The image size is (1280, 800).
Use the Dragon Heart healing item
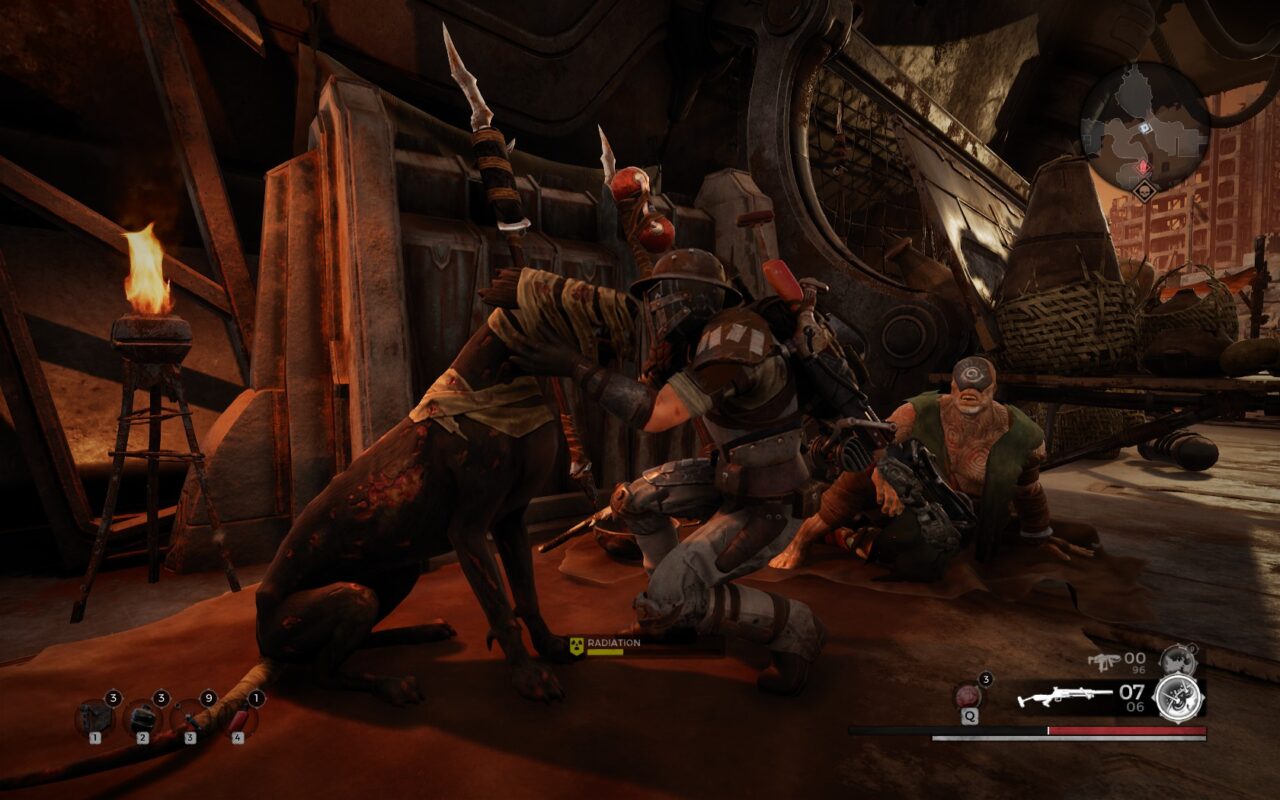[969, 695]
